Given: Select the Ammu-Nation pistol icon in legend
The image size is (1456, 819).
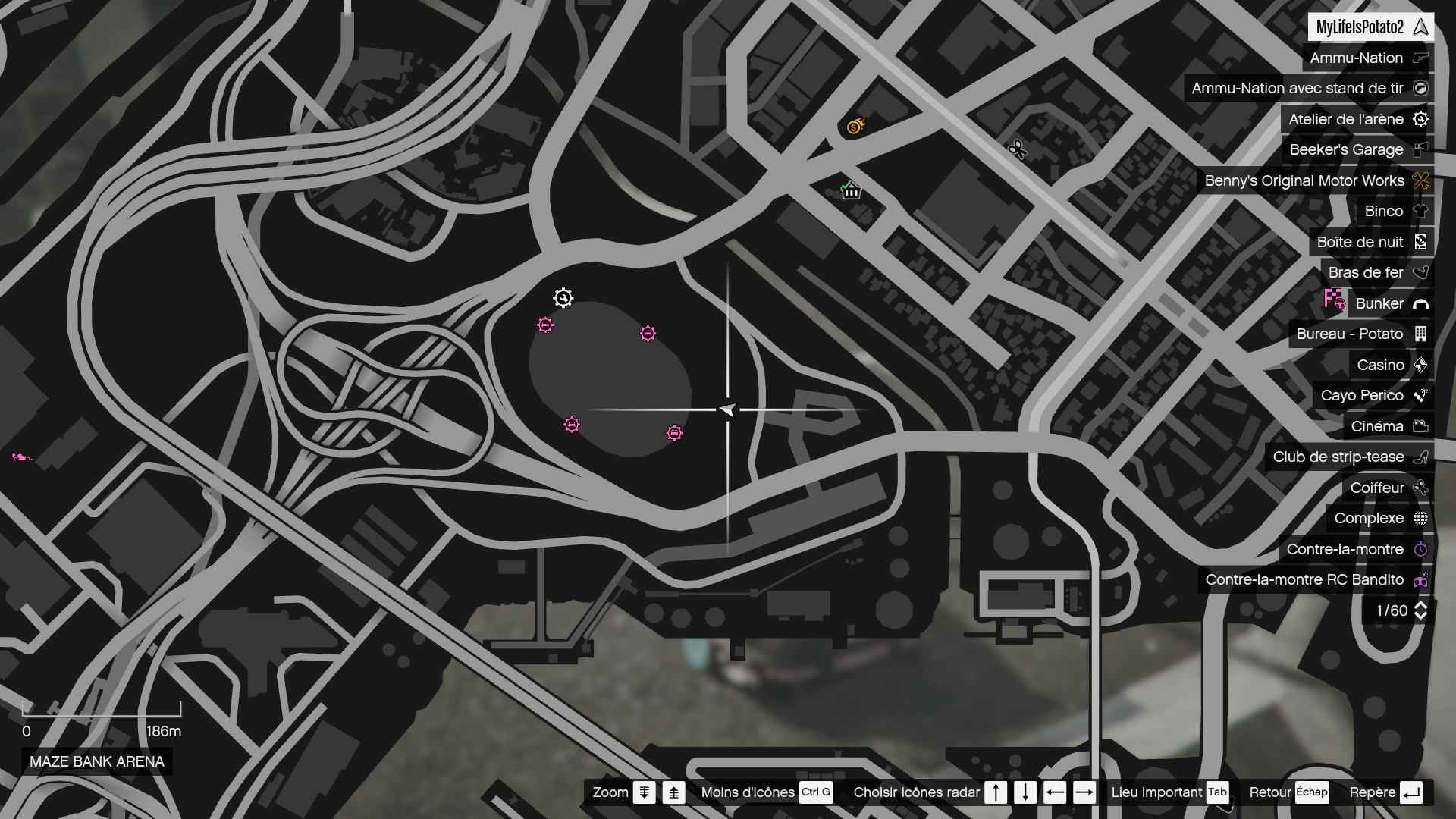Looking at the screenshot, I should click(1420, 58).
